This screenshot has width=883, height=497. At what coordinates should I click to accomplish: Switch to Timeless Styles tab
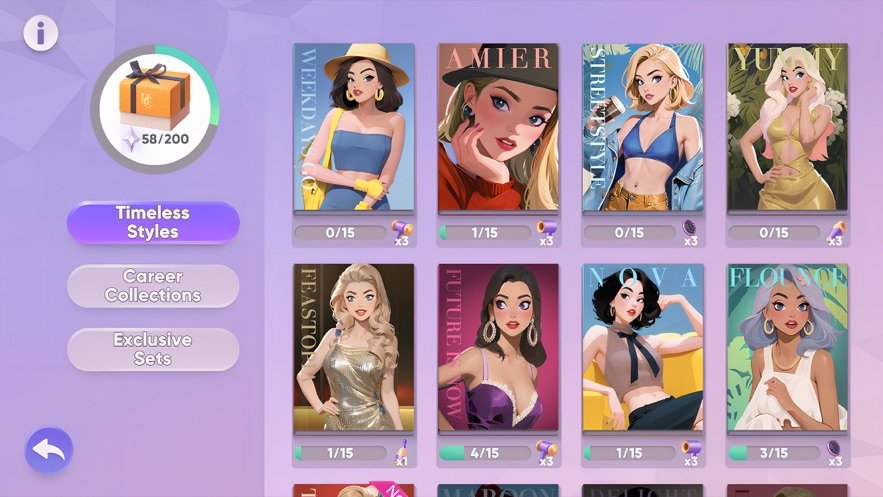click(153, 222)
